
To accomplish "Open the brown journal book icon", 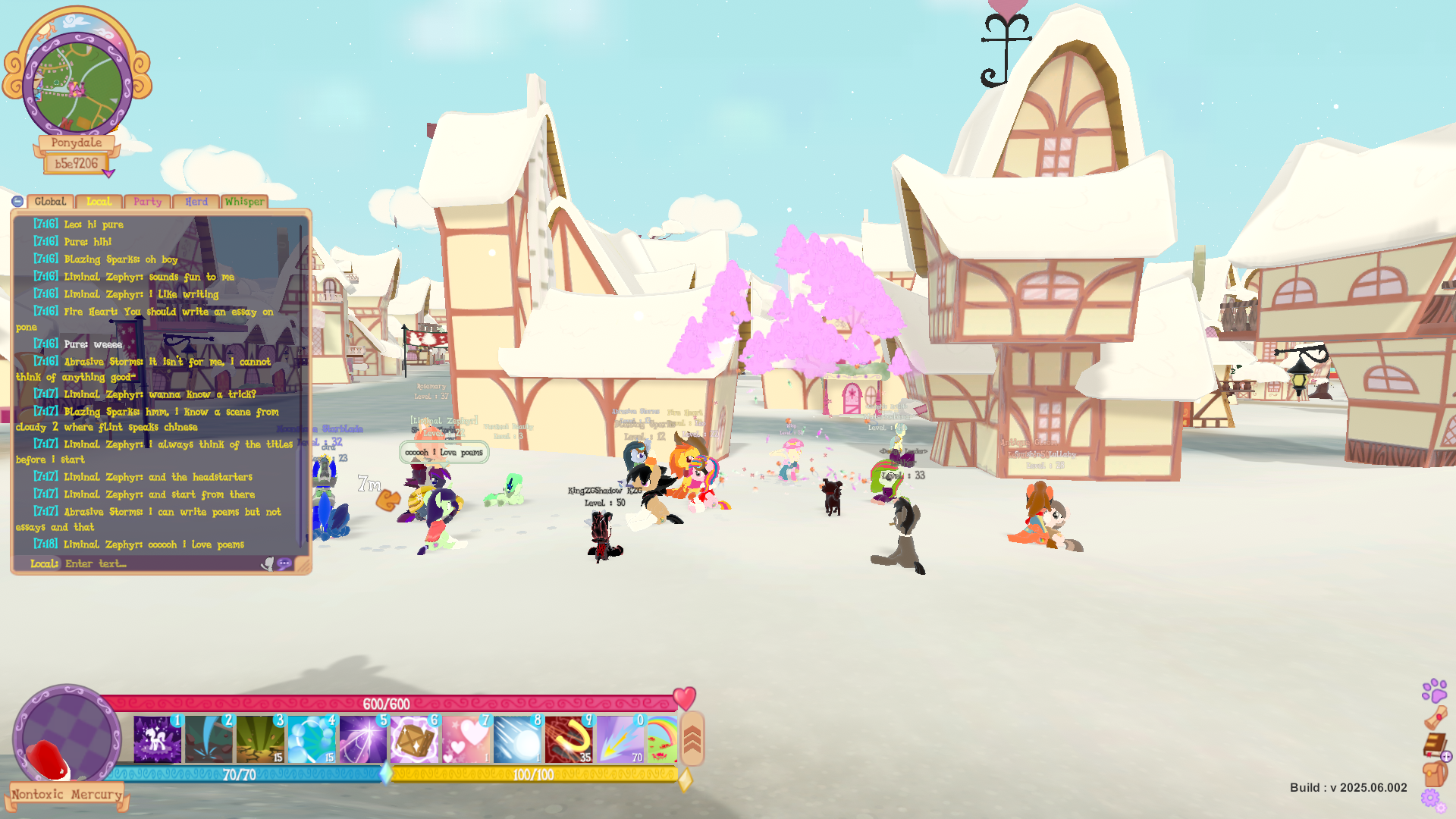I will (x=1434, y=745).
